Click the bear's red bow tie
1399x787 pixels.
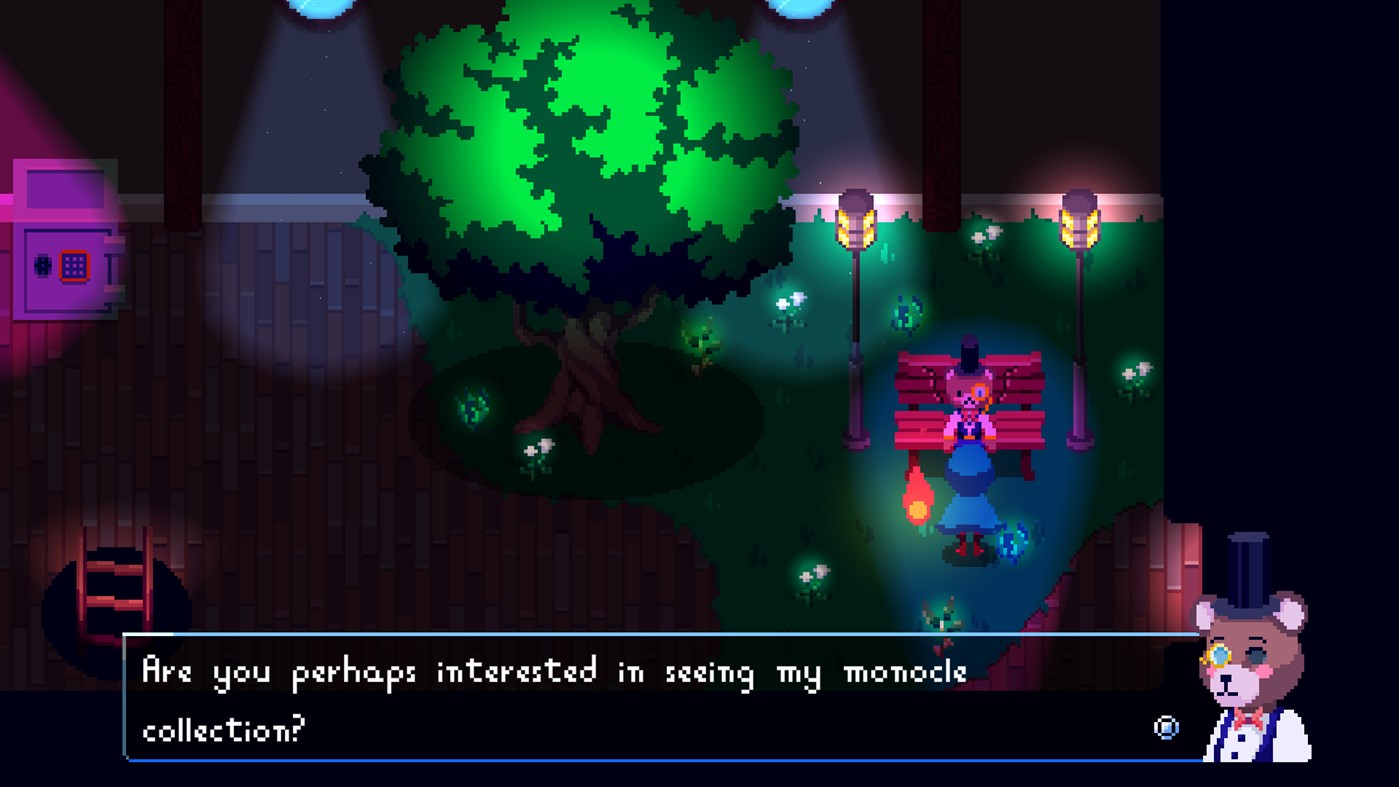point(1250,717)
